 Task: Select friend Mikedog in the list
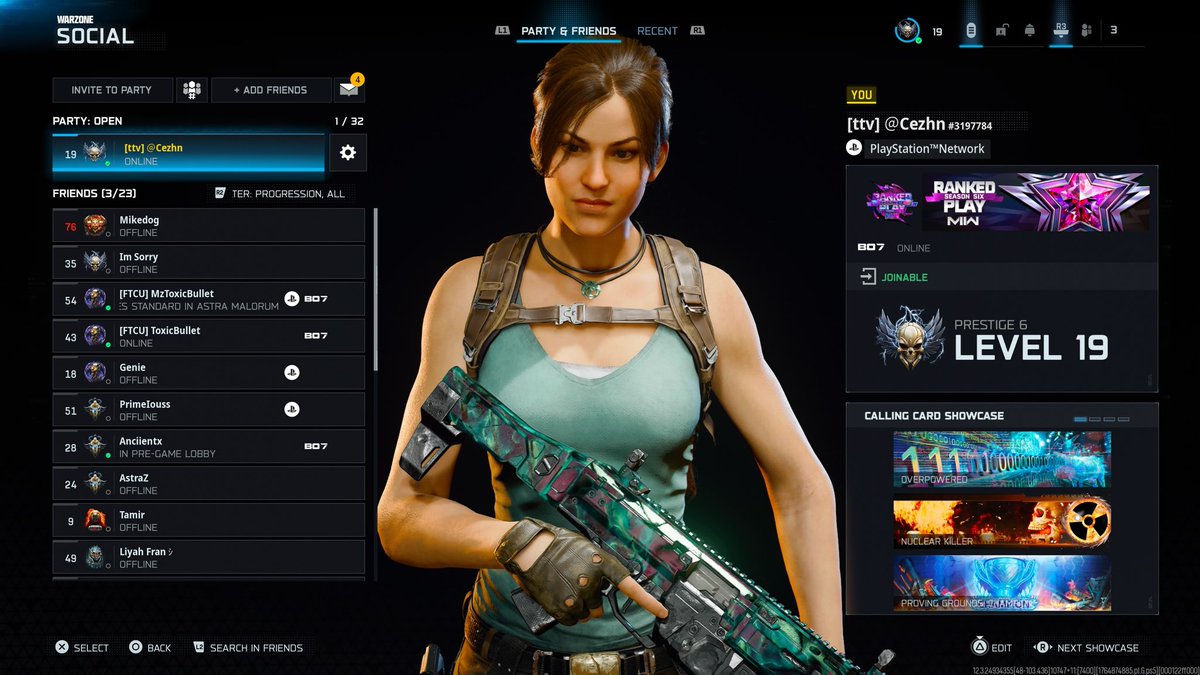click(x=208, y=226)
